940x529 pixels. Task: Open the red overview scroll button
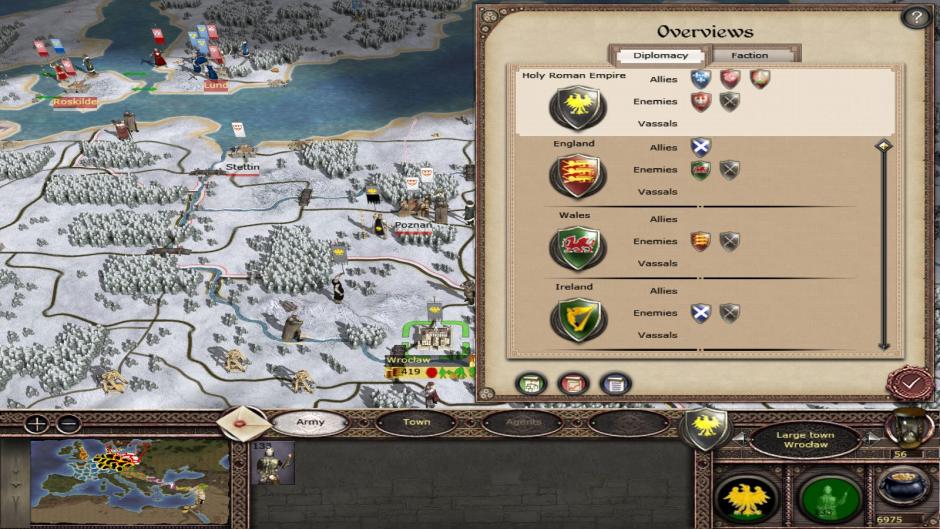pyautogui.click(x=572, y=383)
